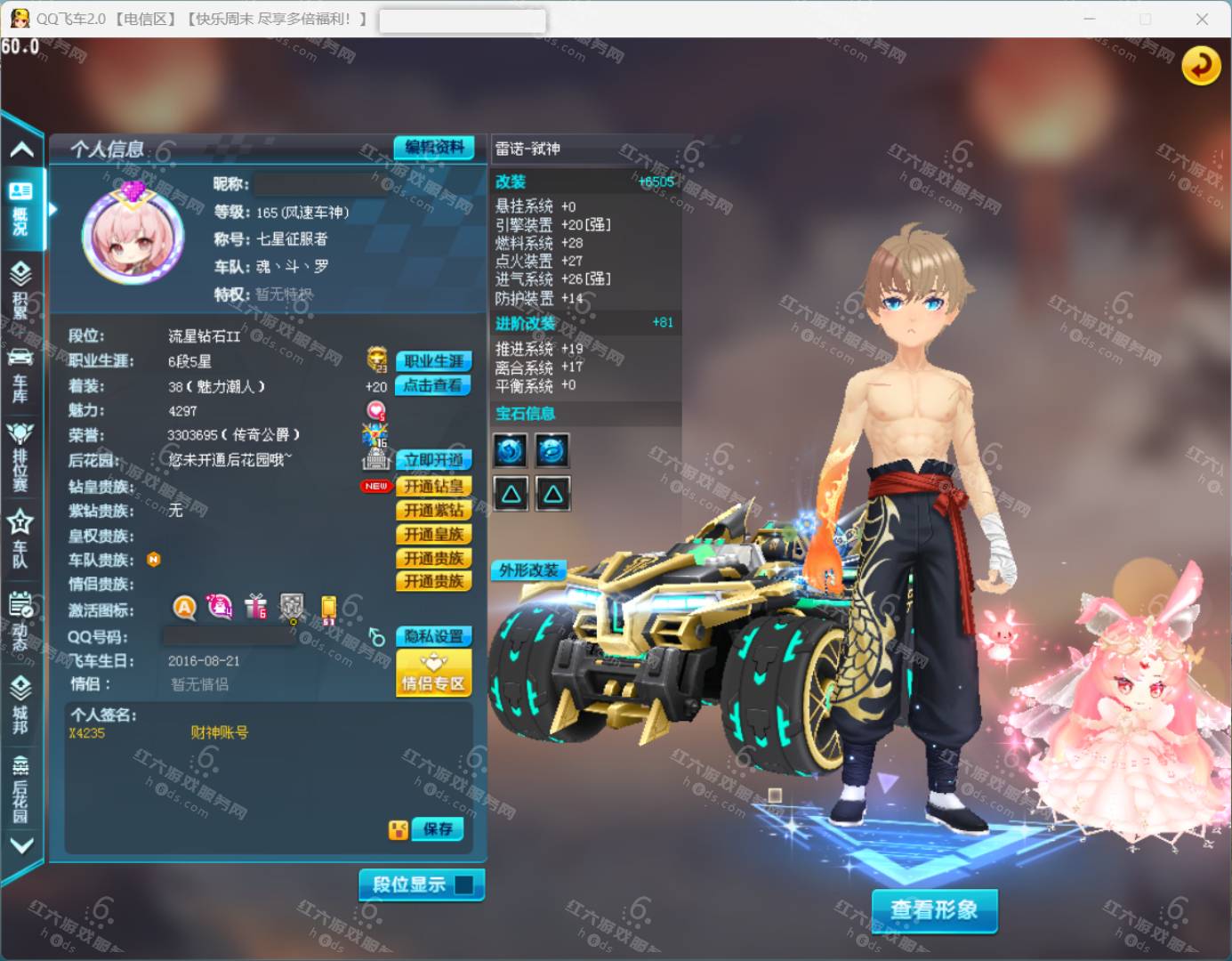Open the 外形改装 appearance modification button
This screenshot has height=961, width=1232.
pyautogui.click(x=529, y=570)
